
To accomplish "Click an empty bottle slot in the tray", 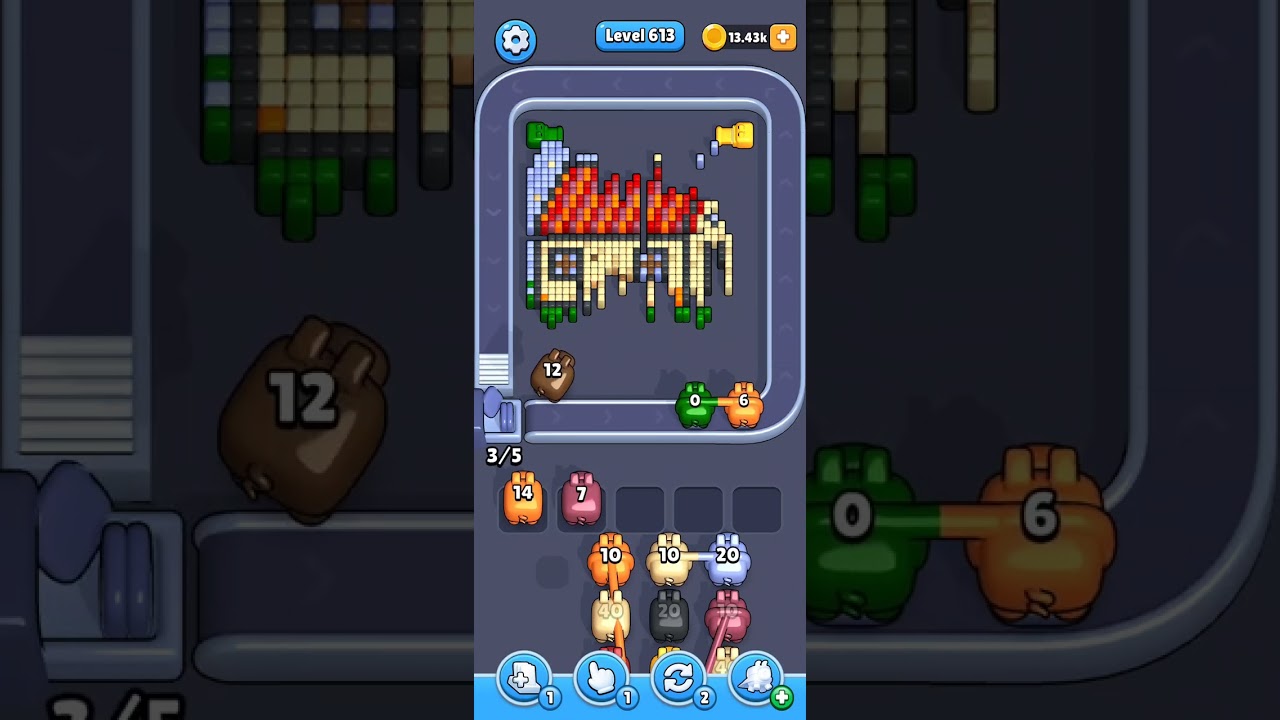I will (640, 507).
